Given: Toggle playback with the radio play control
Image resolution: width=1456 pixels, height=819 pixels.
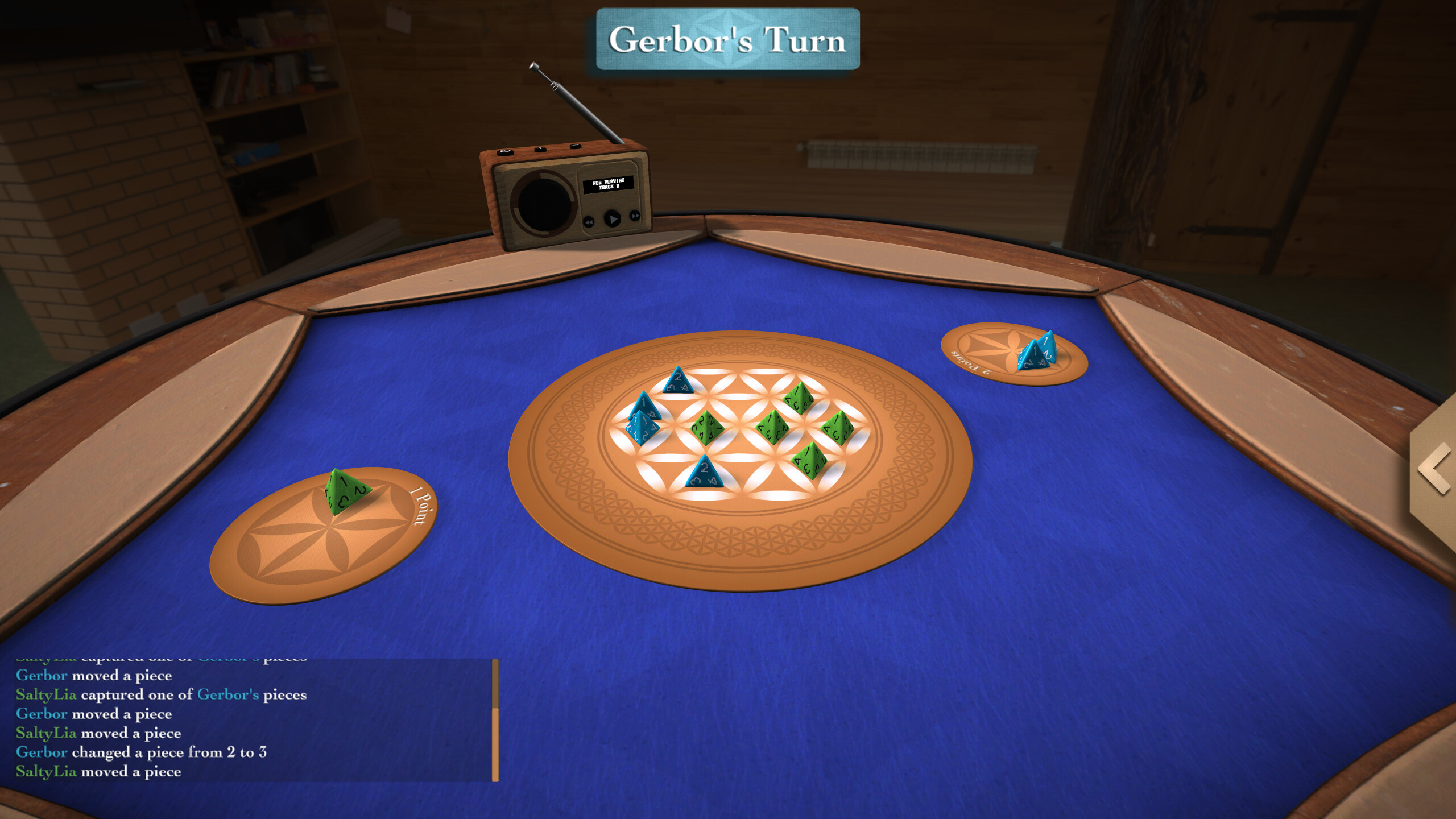Looking at the screenshot, I should (x=613, y=219).
